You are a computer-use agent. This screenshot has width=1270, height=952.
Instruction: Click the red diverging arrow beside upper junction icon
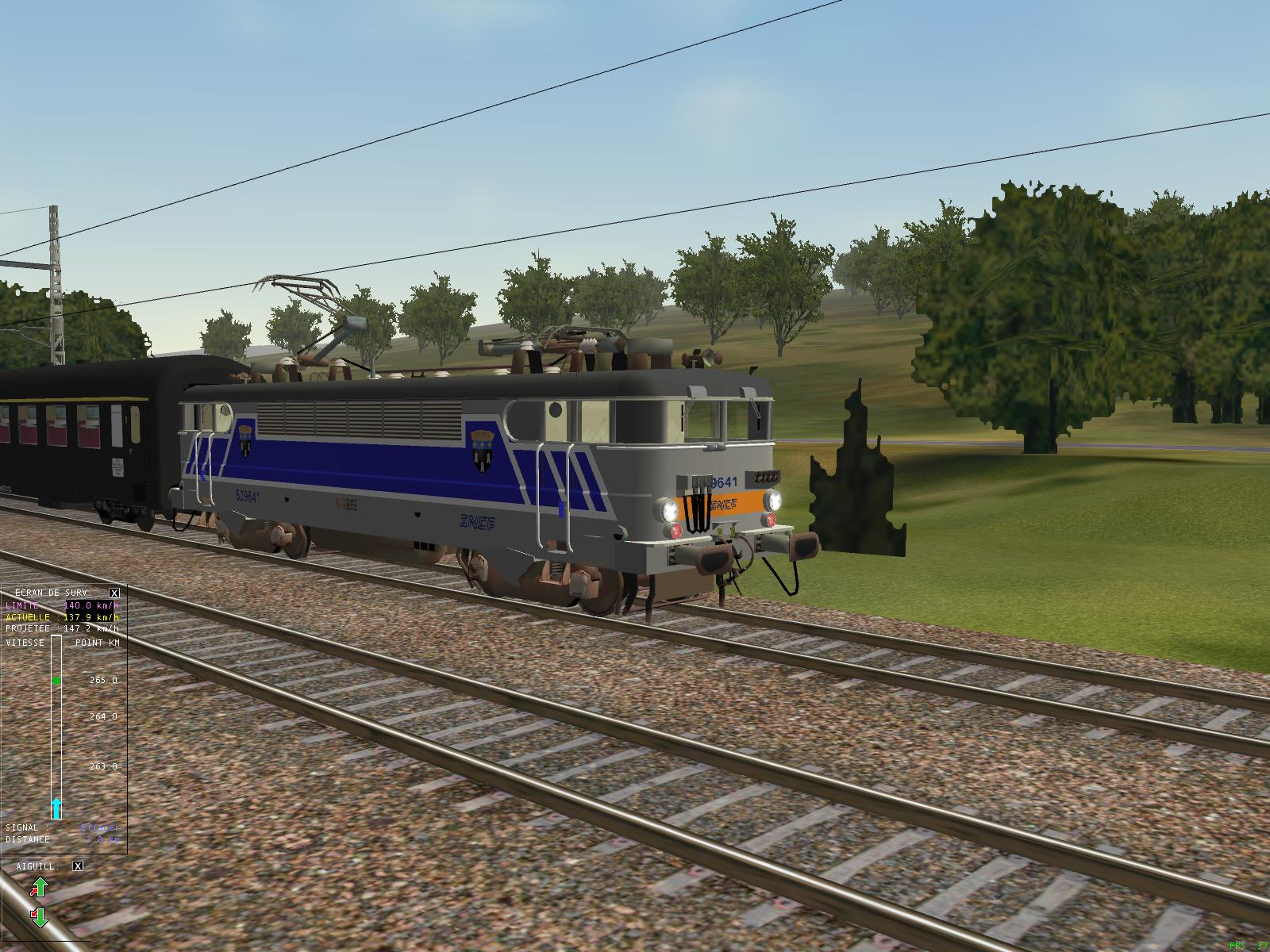[x=34, y=891]
